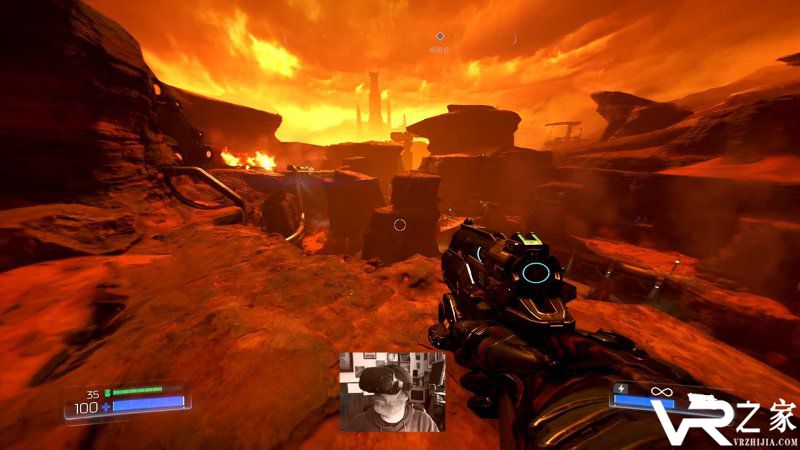Click the objective waypoint diamond marker
This screenshot has height=450, width=800.
[x=439, y=36]
